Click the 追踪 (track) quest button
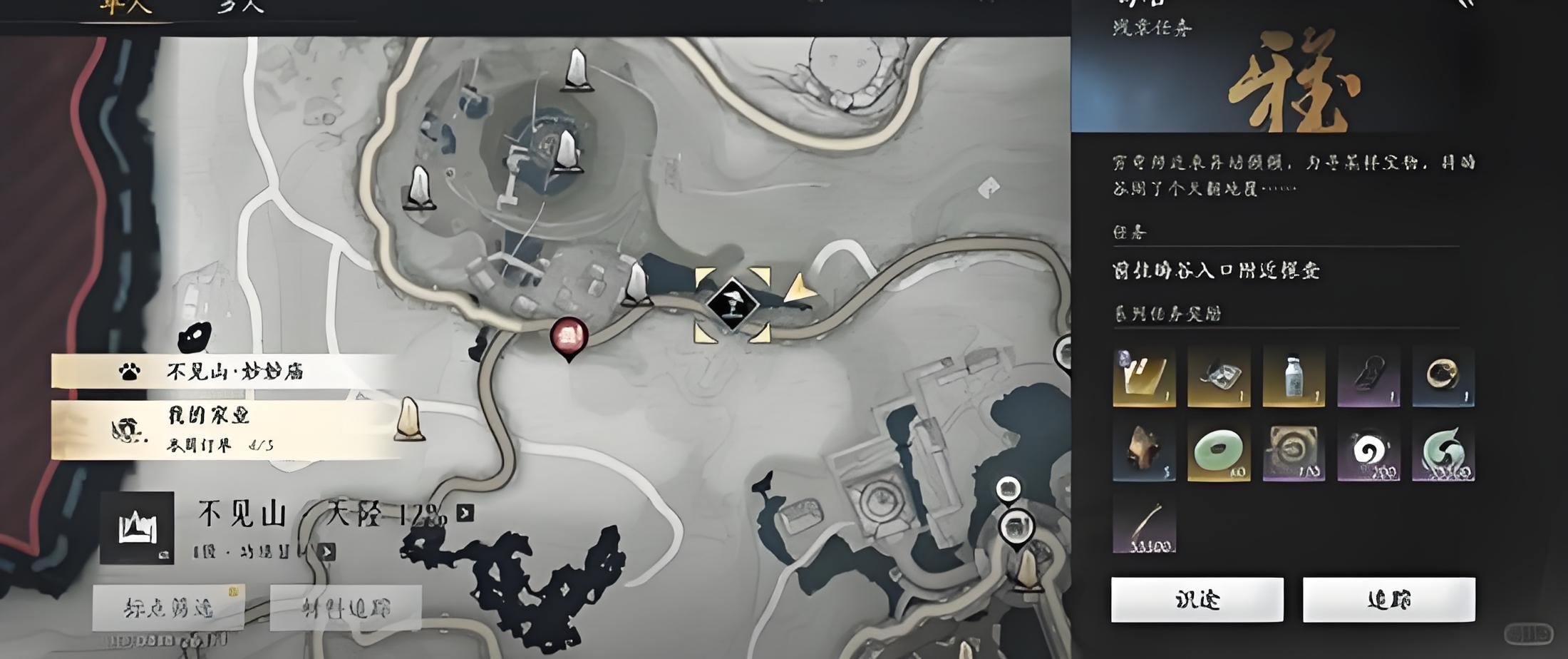Viewport: 1568px width, 659px height. 1388,600
